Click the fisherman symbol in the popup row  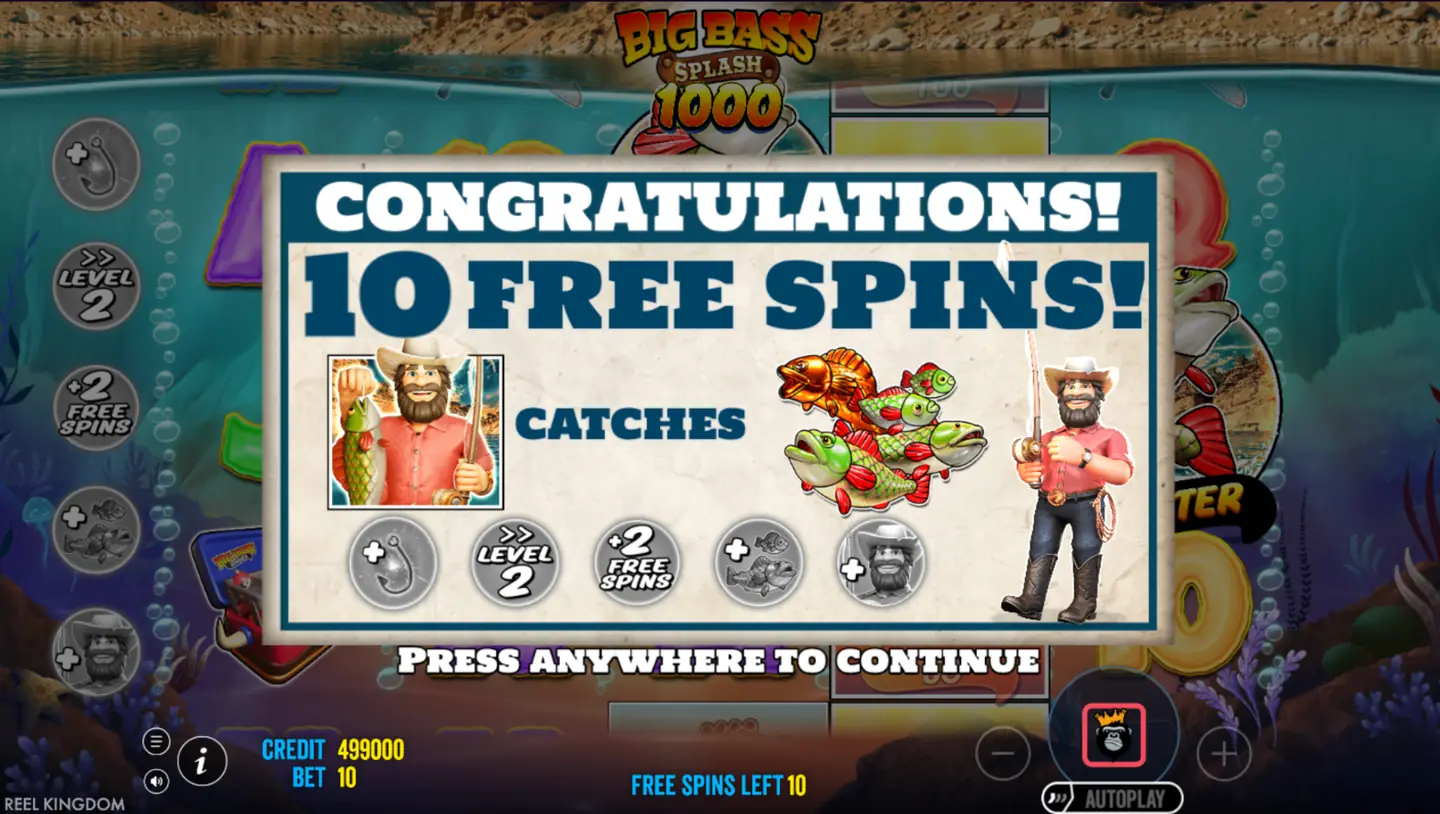click(x=879, y=562)
